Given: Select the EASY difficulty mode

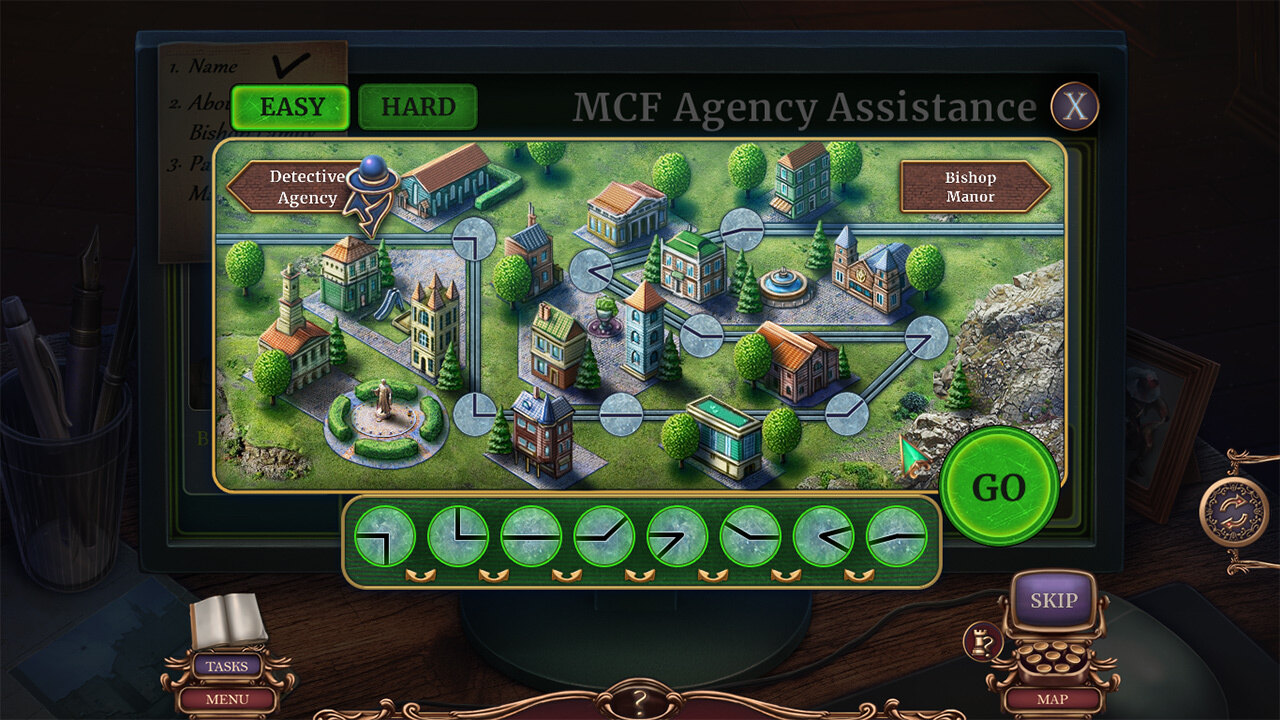Looking at the screenshot, I should (x=289, y=107).
